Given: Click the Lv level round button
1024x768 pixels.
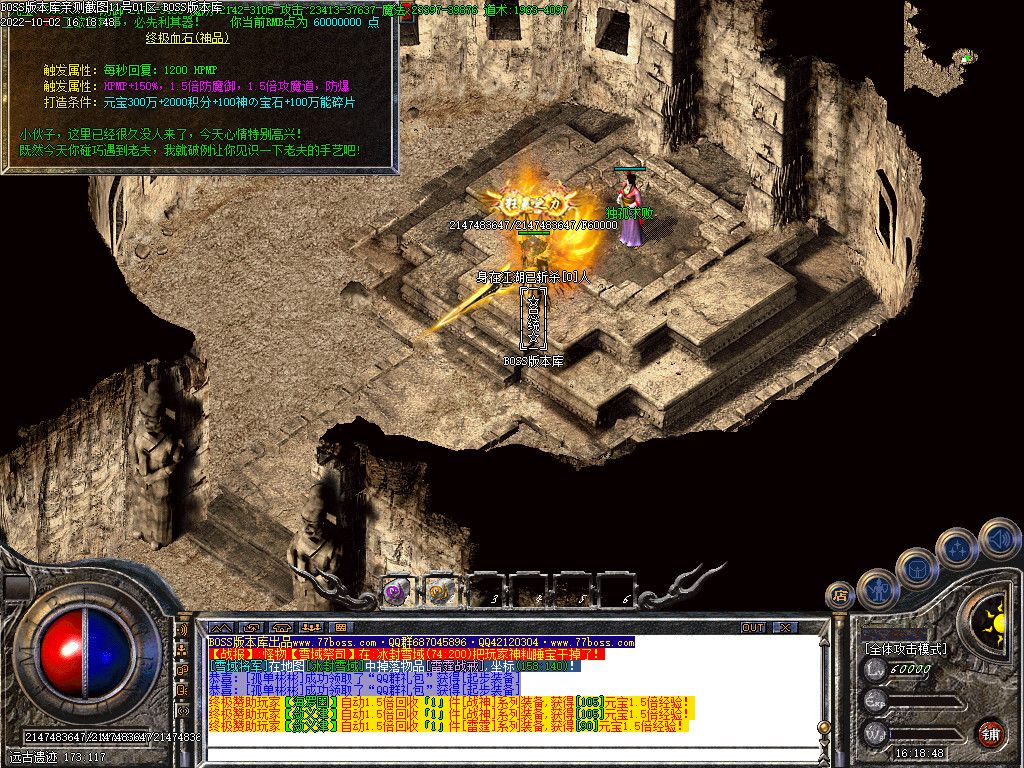Looking at the screenshot, I should pos(876,668).
